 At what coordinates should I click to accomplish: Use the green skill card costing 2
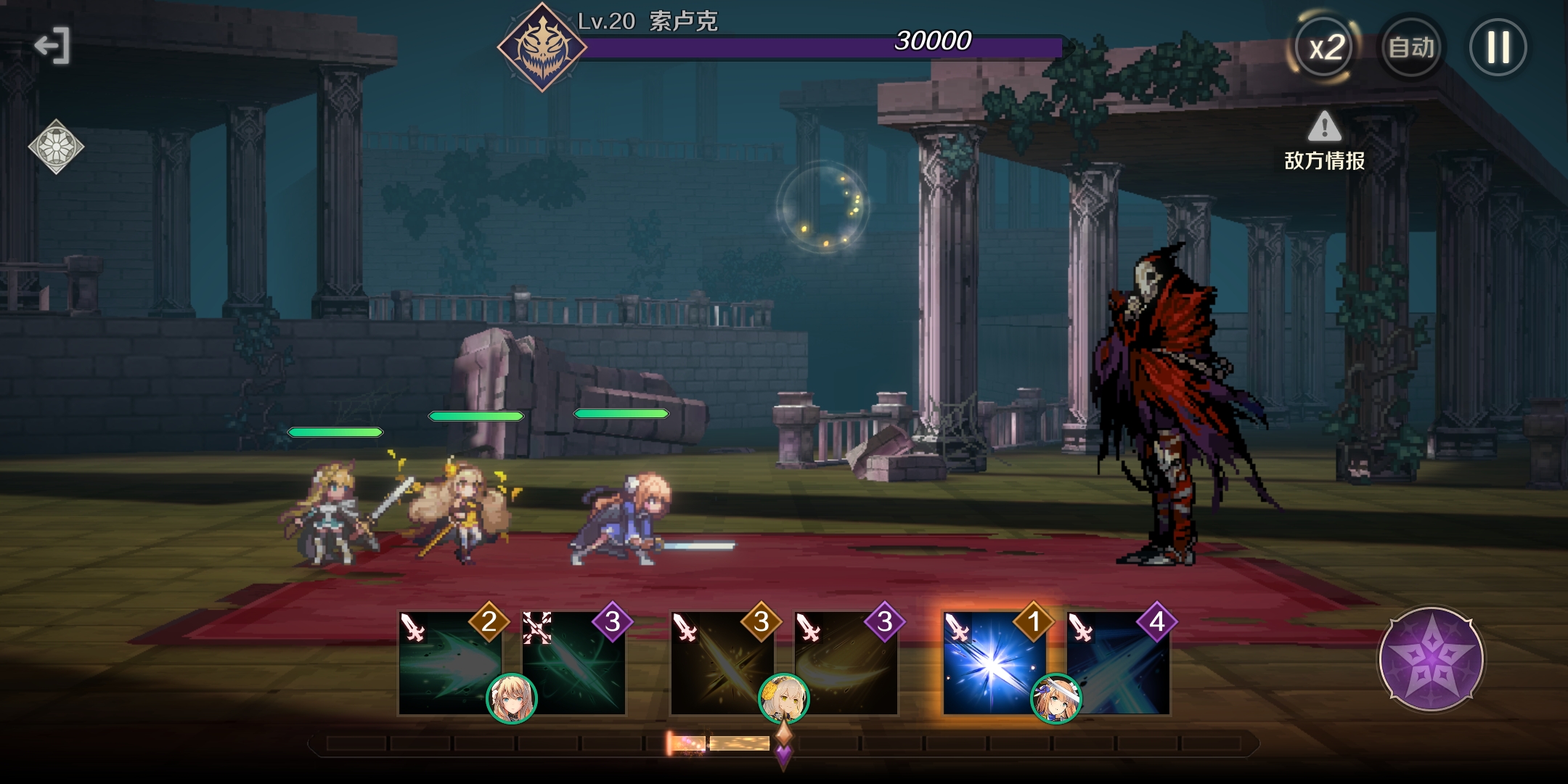(x=450, y=663)
